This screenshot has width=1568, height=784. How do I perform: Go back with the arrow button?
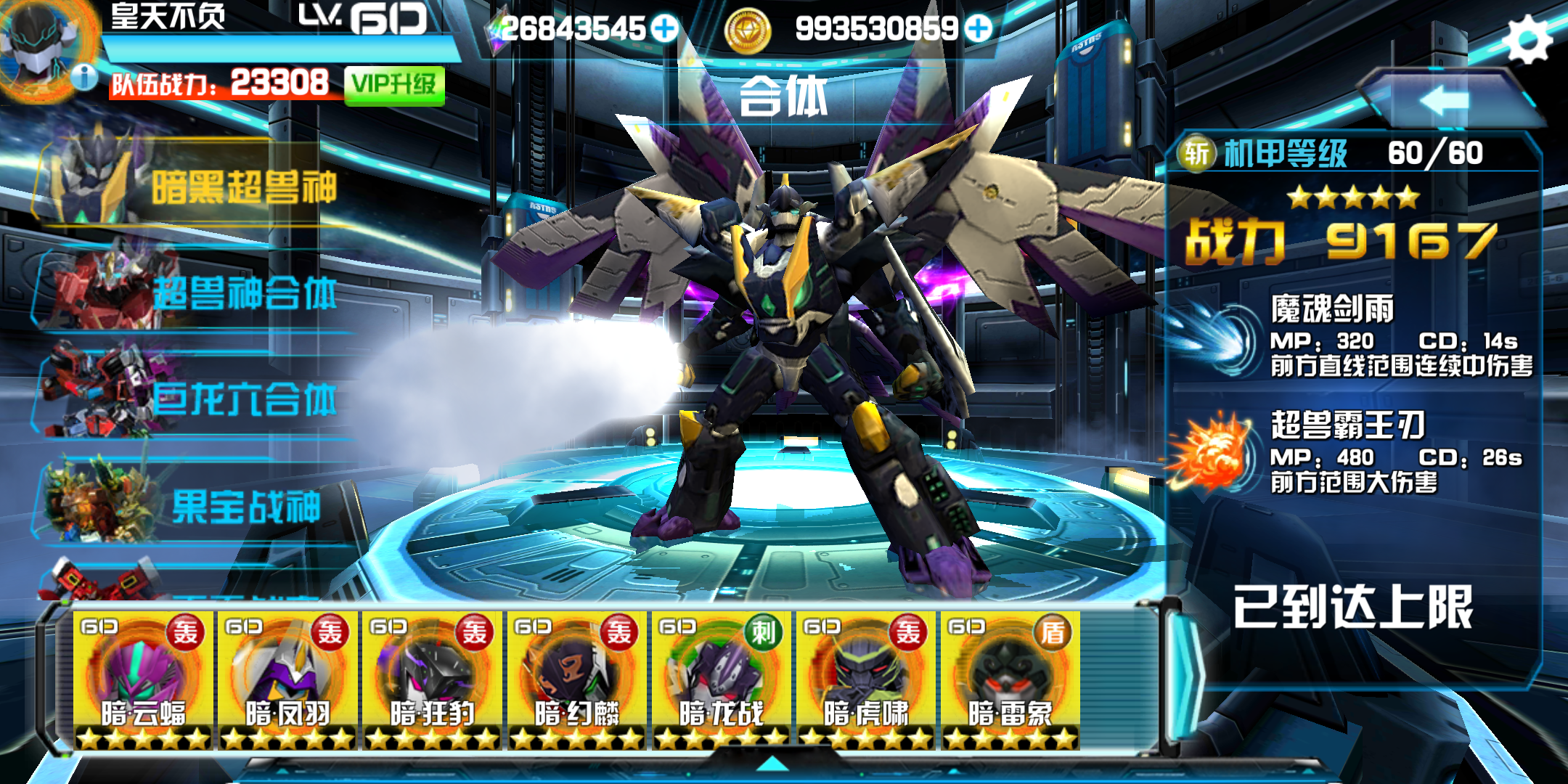tap(1445, 99)
